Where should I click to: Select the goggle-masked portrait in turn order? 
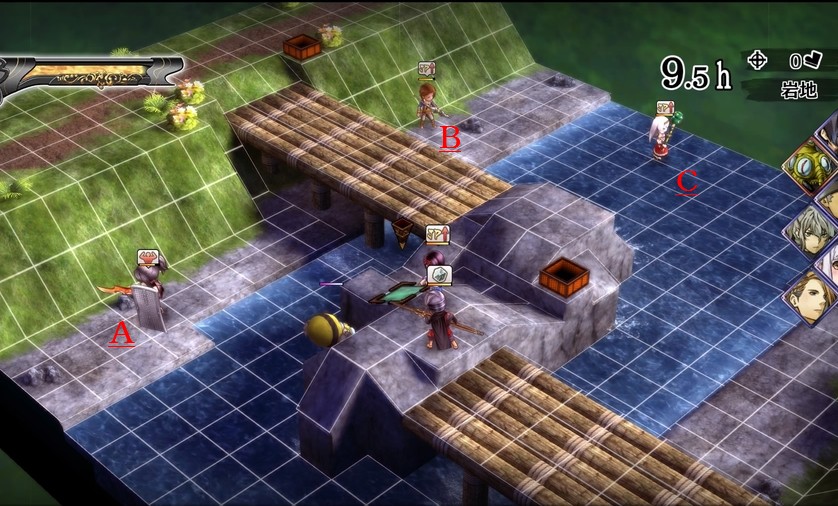coord(811,164)
